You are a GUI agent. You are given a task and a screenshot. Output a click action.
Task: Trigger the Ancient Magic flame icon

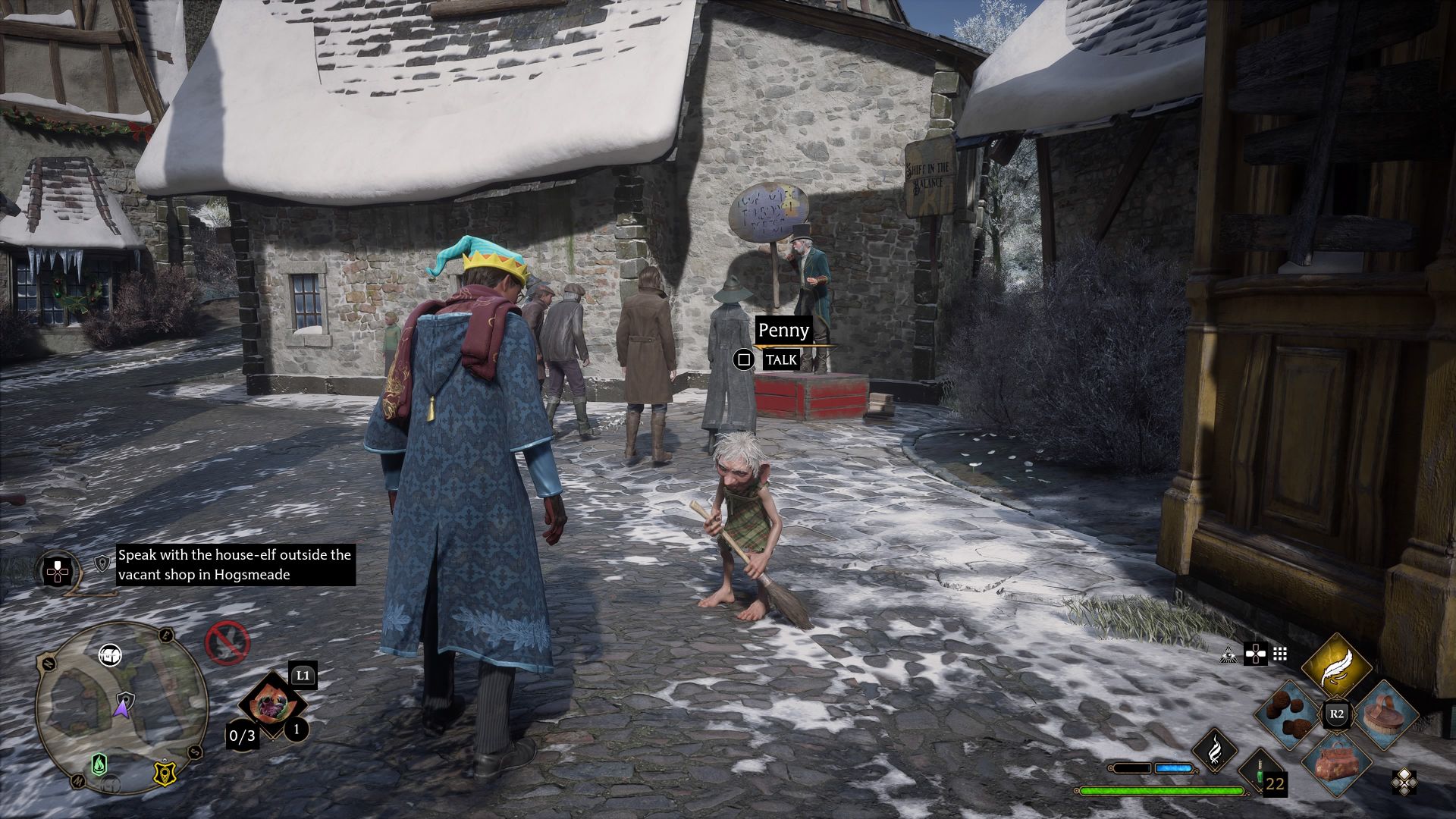coord(1214,750)
